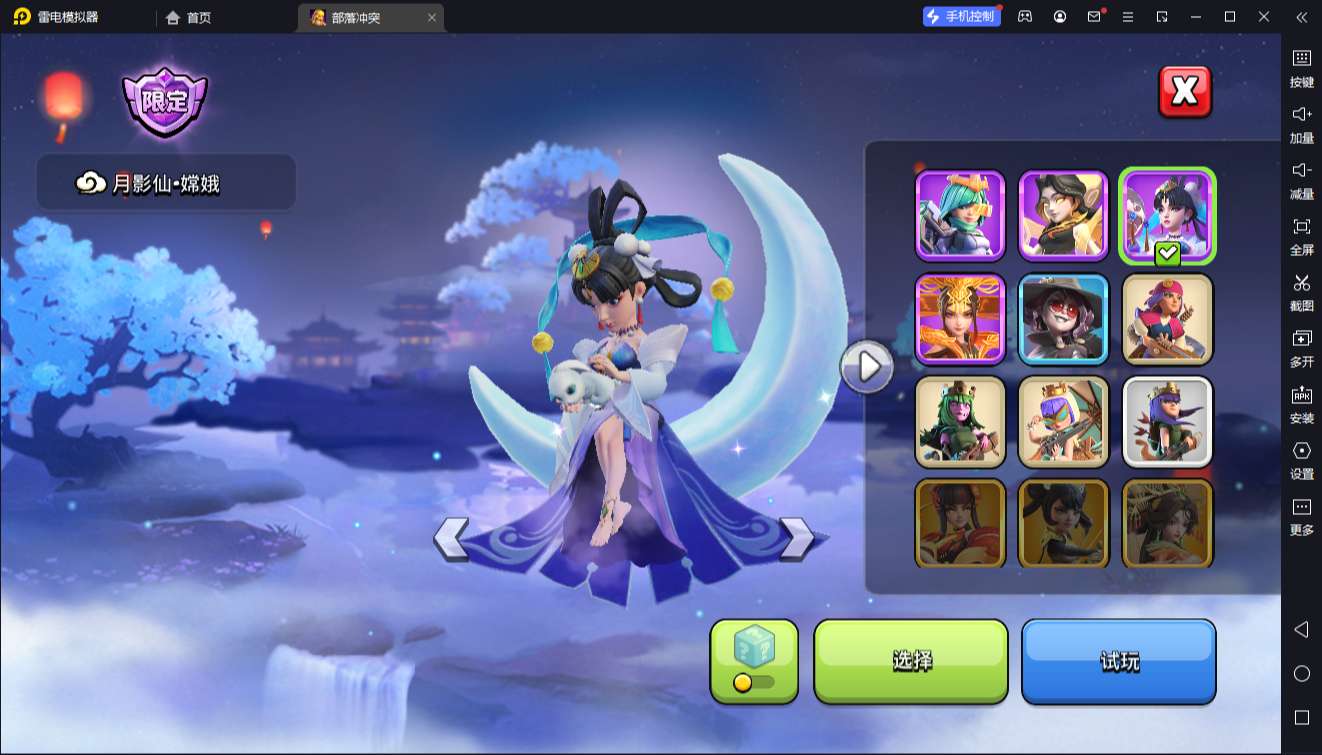Pick the green-haired dark queen skin
Image resolution: width=1322 pixels, height=755 pixels.
click(960, 422)
